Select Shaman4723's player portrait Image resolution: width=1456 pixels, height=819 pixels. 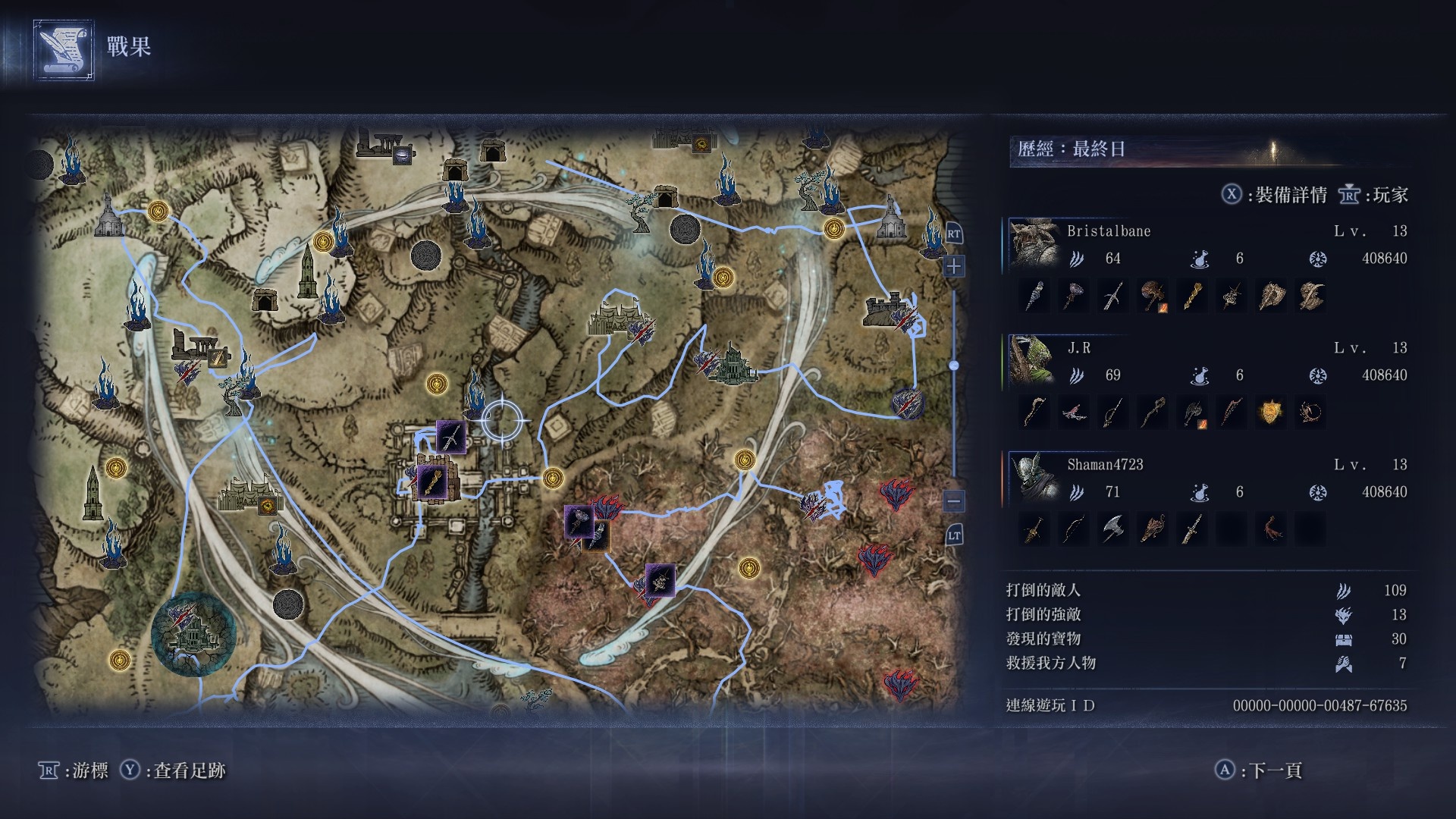(x=1034, y=478)
